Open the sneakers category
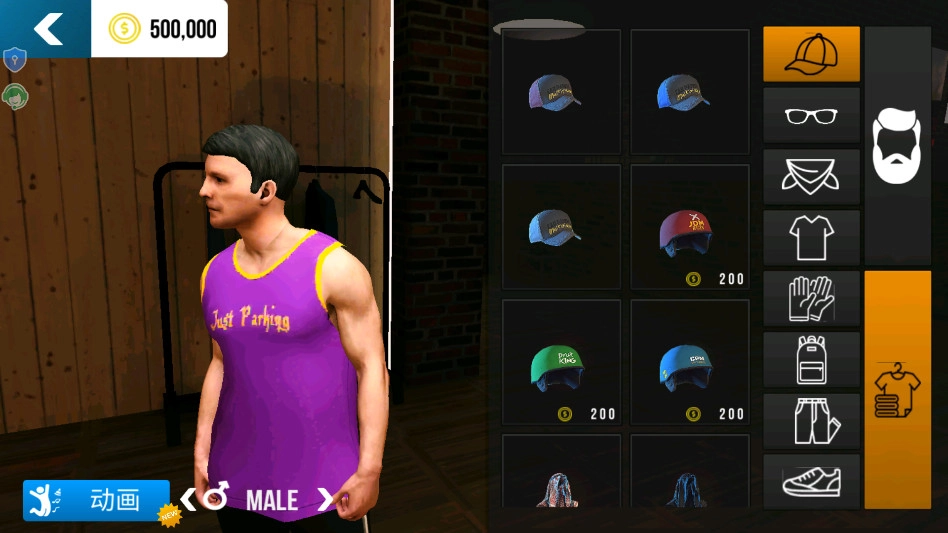 point(811,481)
